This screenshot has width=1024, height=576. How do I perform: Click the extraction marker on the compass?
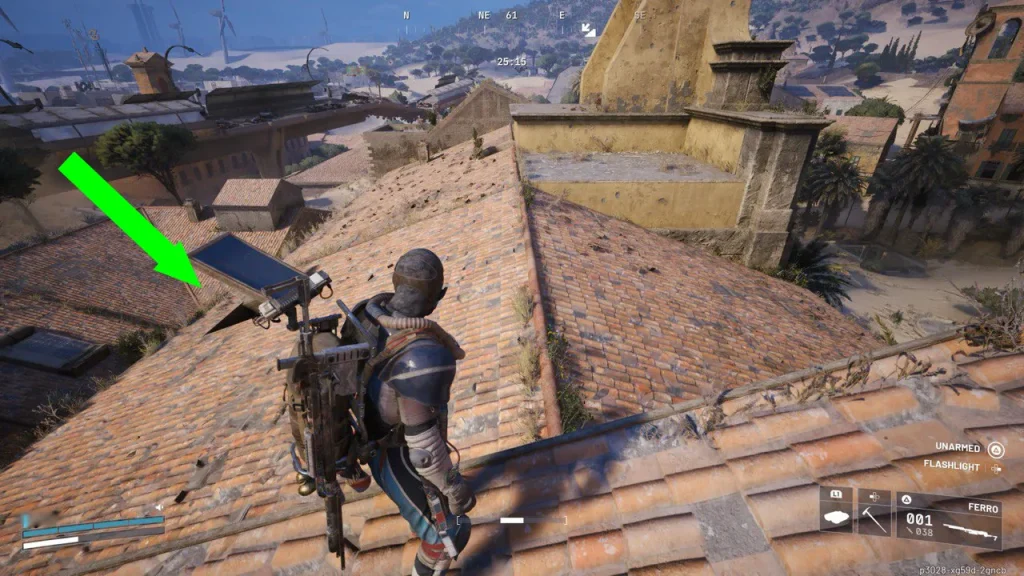[x=588, y=31]
